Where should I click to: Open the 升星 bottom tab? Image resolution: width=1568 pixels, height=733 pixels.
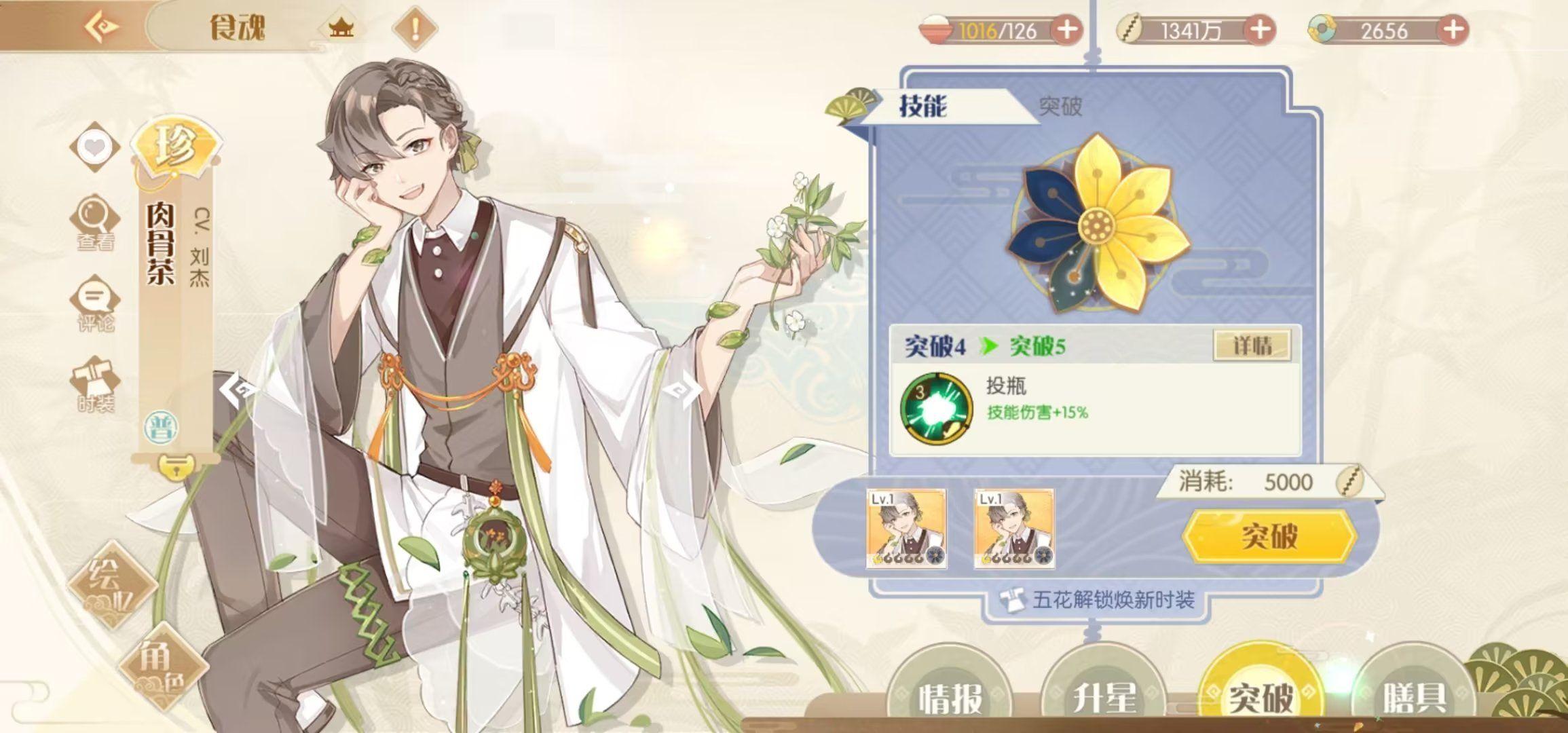[x=1104, y=696]
